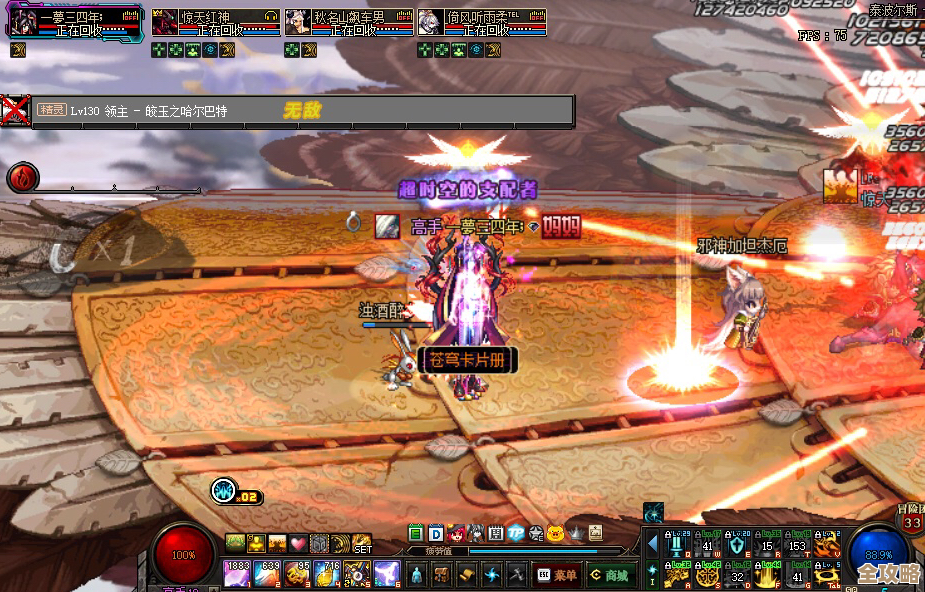Viewport: 925px width, 592px height.
Task: Click the yellow pig icon
Action: point(555,533)
